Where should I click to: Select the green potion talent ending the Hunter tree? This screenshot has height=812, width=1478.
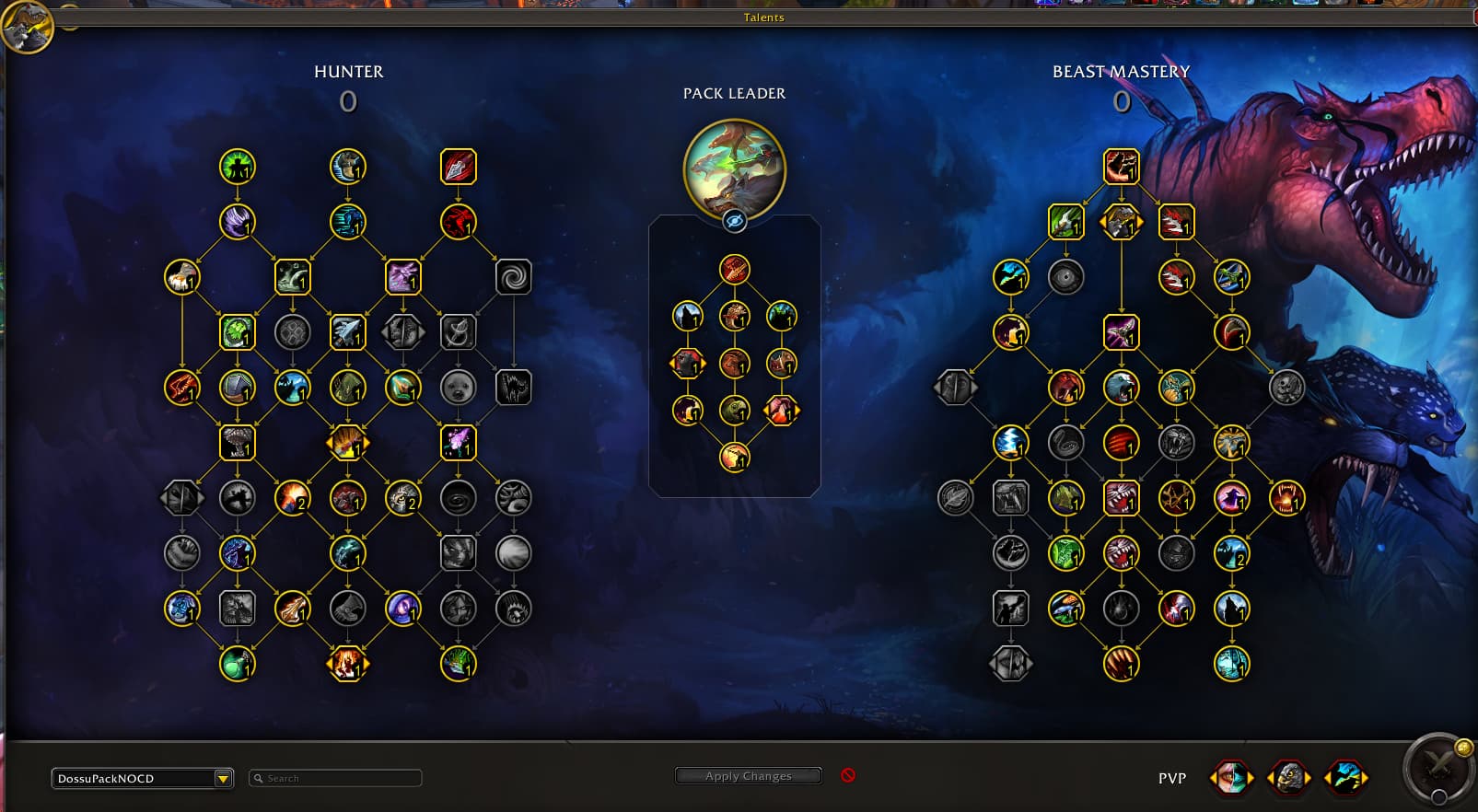238,664
